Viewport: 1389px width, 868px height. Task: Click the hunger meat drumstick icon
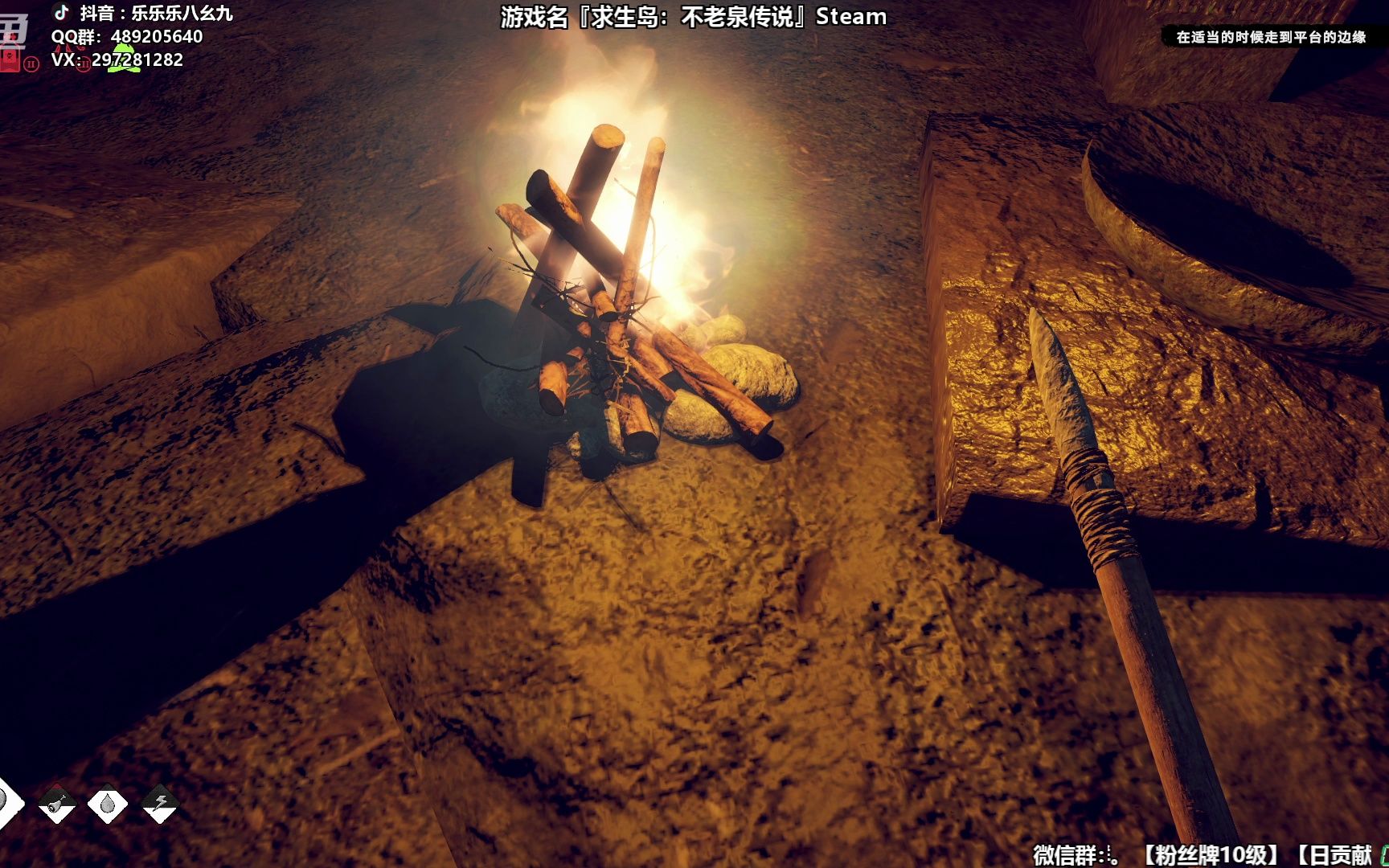pos(57,803)
